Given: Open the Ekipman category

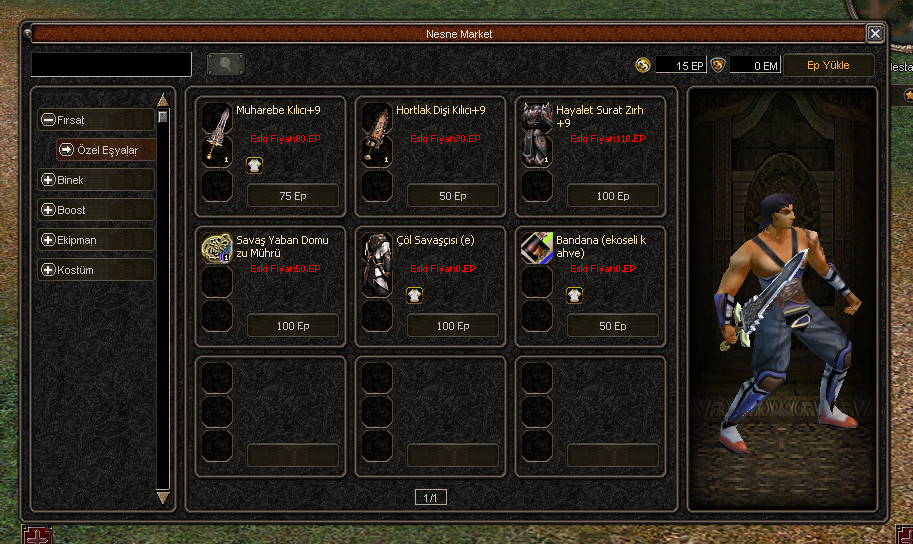Looking at the screenshot, I should pos(48,240).
